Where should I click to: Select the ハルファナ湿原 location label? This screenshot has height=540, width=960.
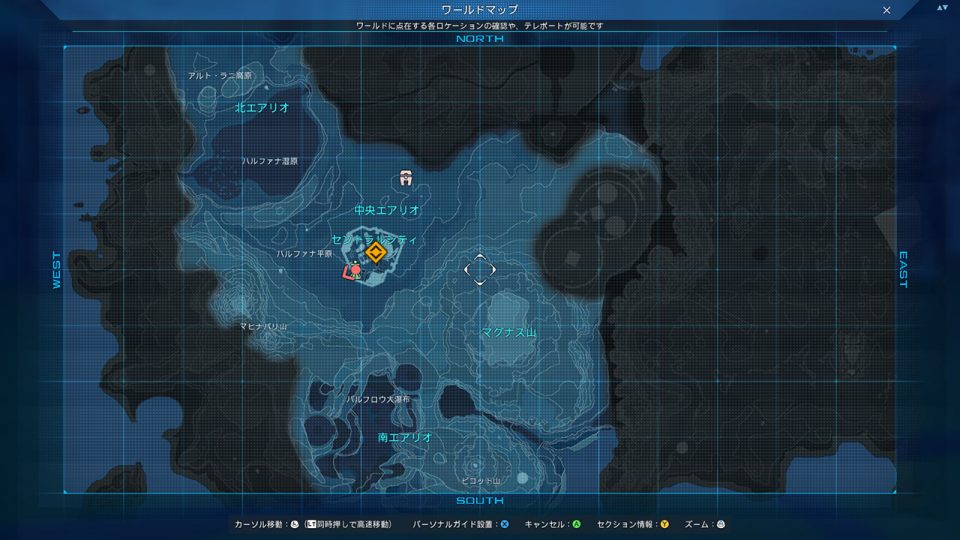(x=269, y=160)
